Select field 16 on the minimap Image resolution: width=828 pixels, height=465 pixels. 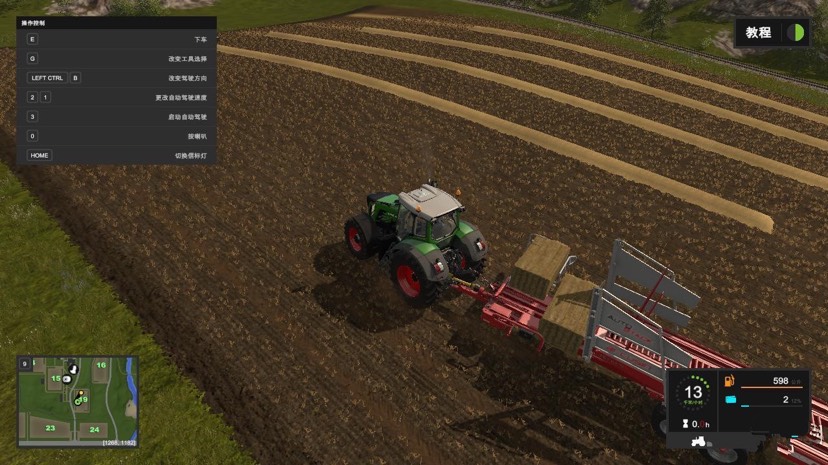(x=101, y=365)
